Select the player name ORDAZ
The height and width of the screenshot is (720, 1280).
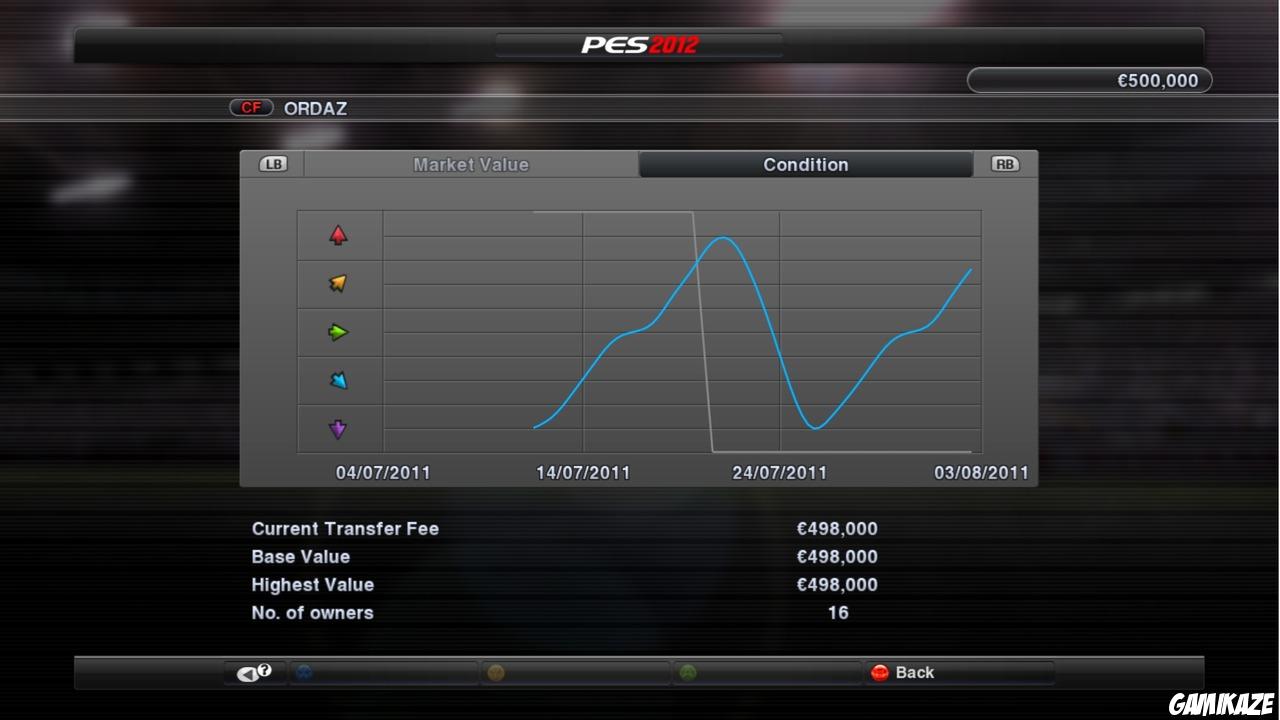[x=316, y=107]
